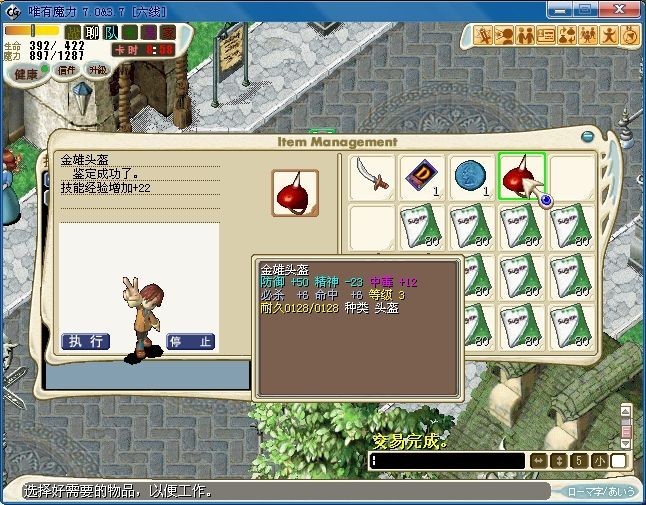Open the compass map icon
The height and width of the screenshot is (505, 646).
[630, 36]
